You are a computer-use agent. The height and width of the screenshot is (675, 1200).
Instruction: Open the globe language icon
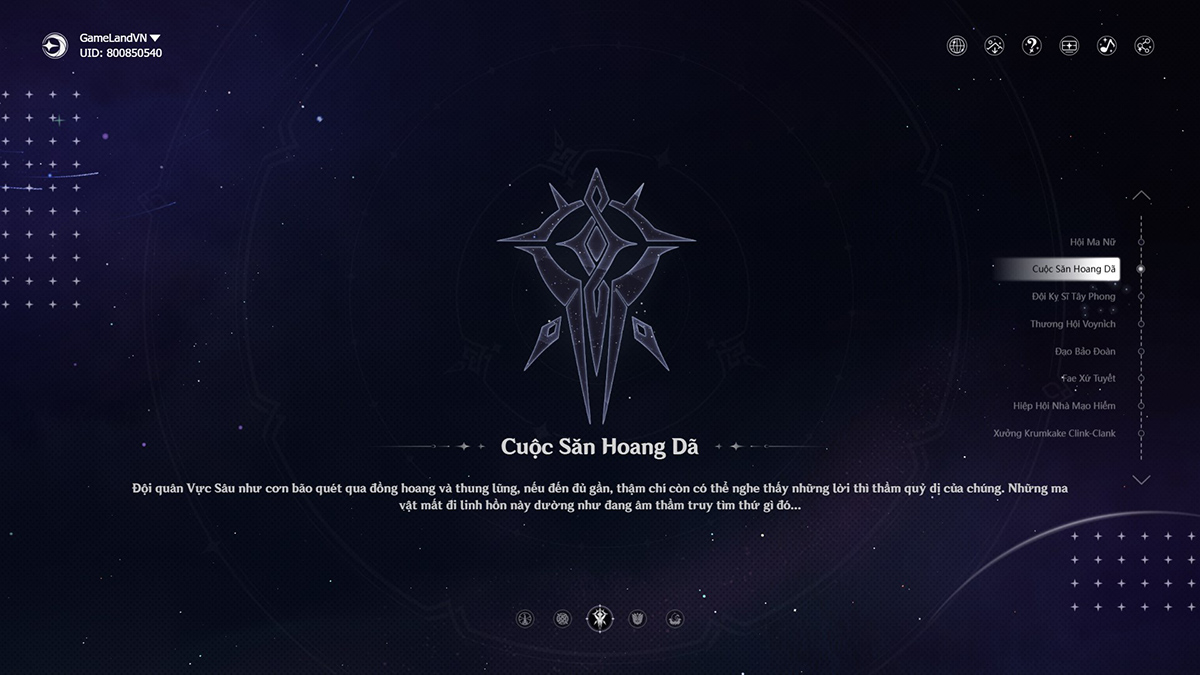[957, 45]
